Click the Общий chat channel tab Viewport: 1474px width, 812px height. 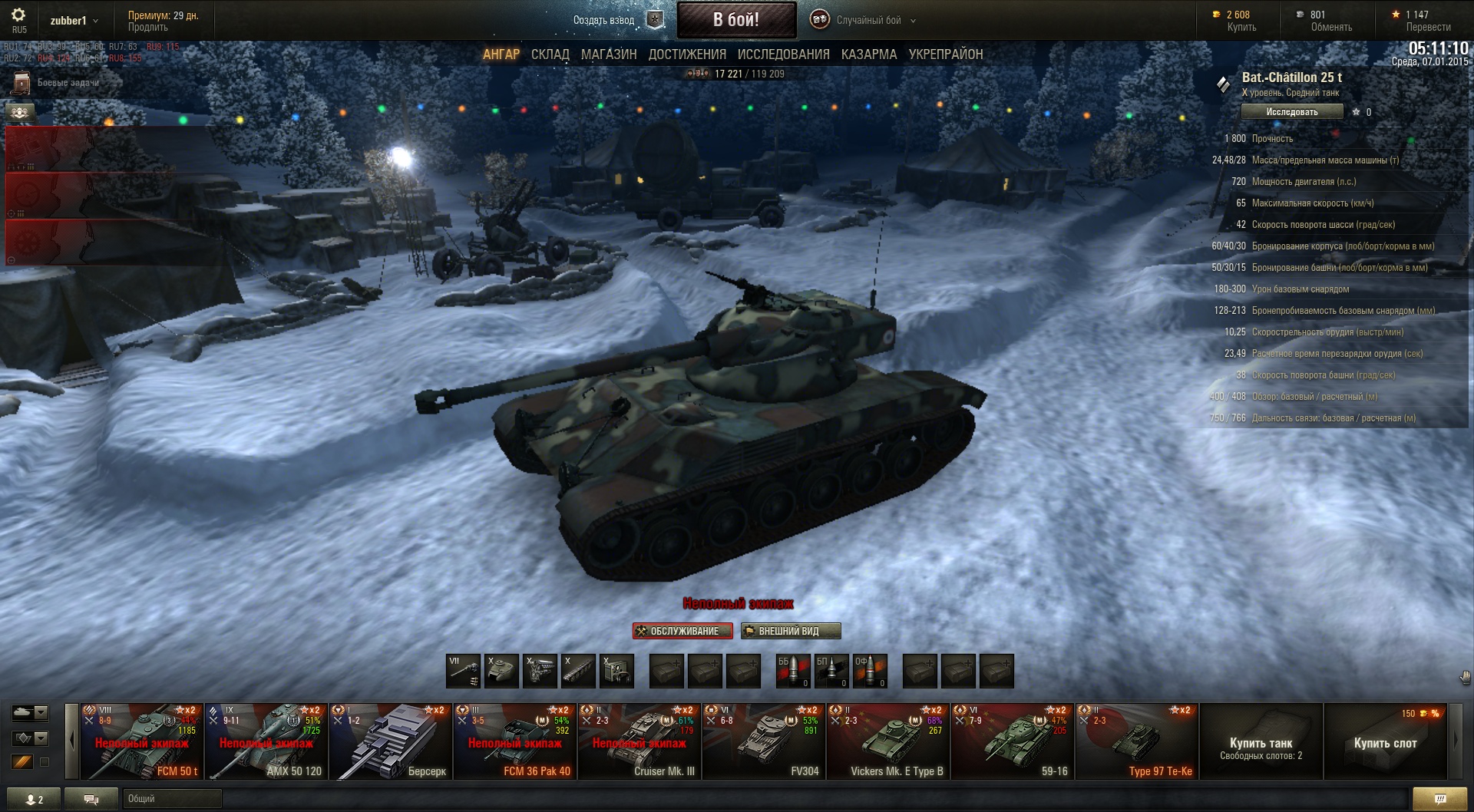[170, 799]
